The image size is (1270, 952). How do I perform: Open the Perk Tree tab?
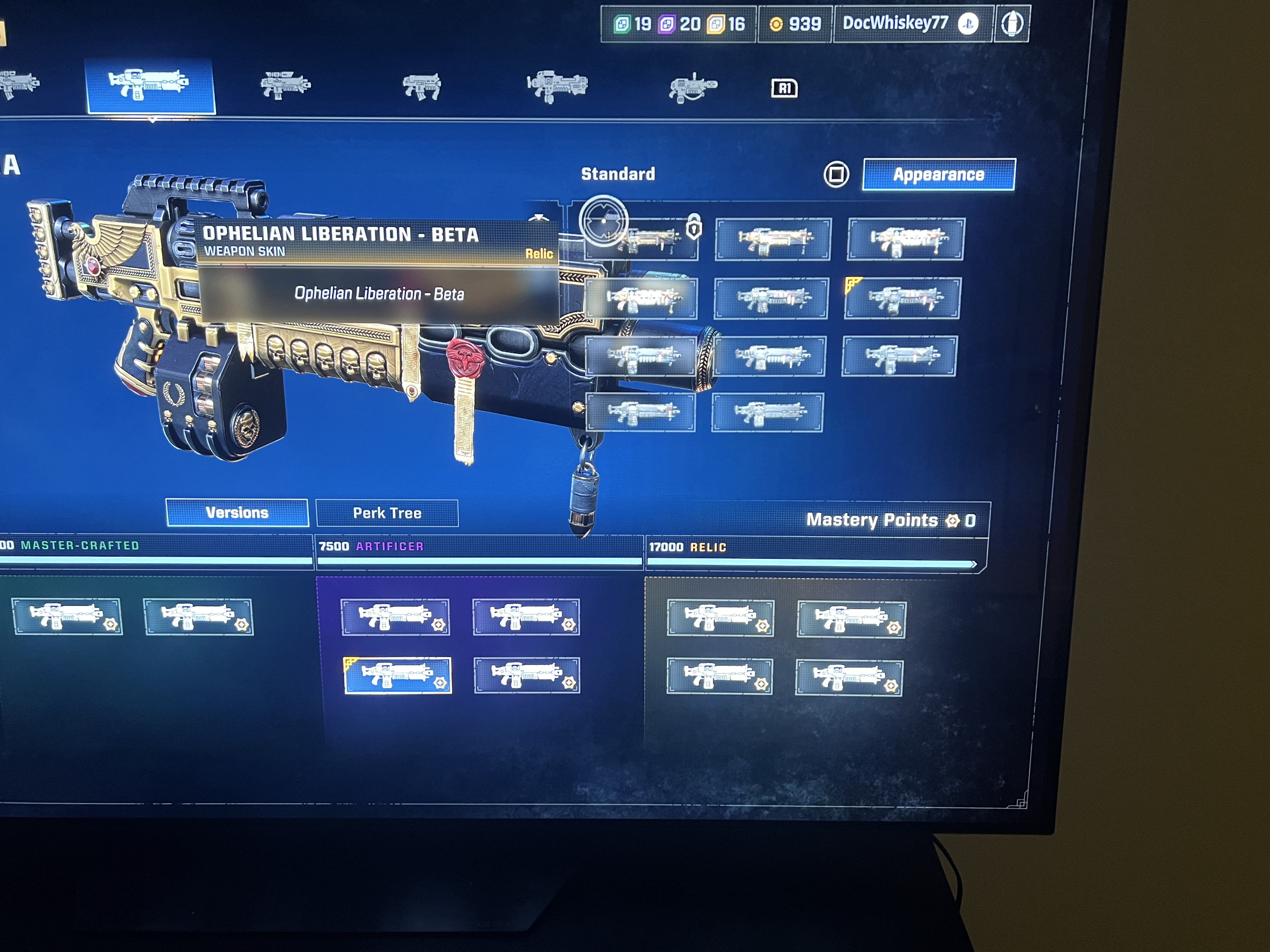click(x=387, y=513)
